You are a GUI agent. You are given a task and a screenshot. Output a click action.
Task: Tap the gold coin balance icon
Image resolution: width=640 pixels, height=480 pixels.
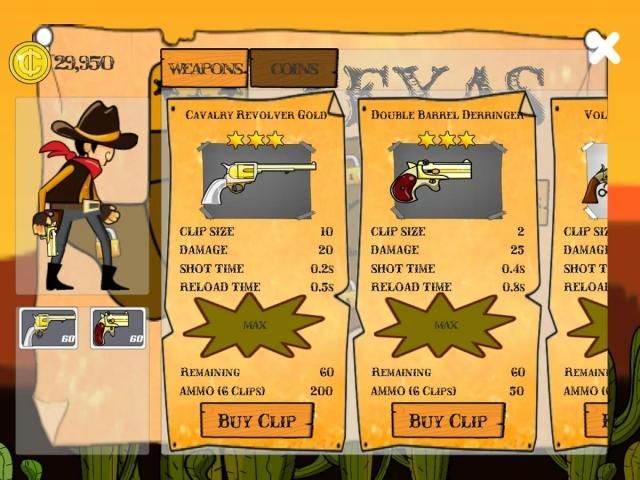(30, 62)
